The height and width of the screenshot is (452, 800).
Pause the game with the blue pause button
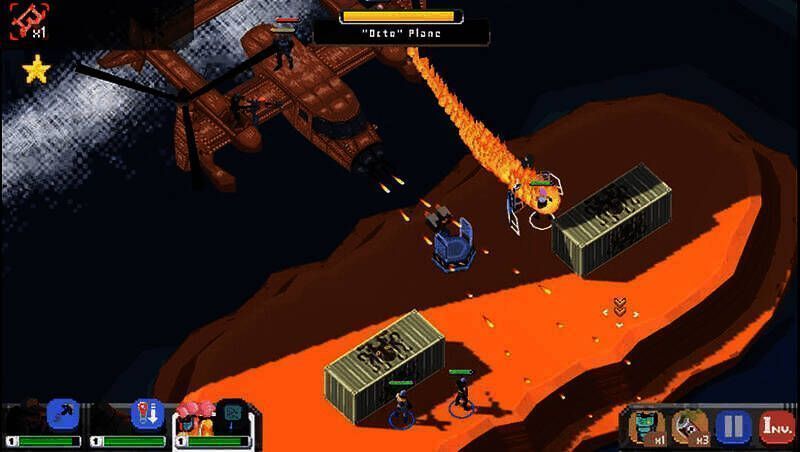[733, 427]
